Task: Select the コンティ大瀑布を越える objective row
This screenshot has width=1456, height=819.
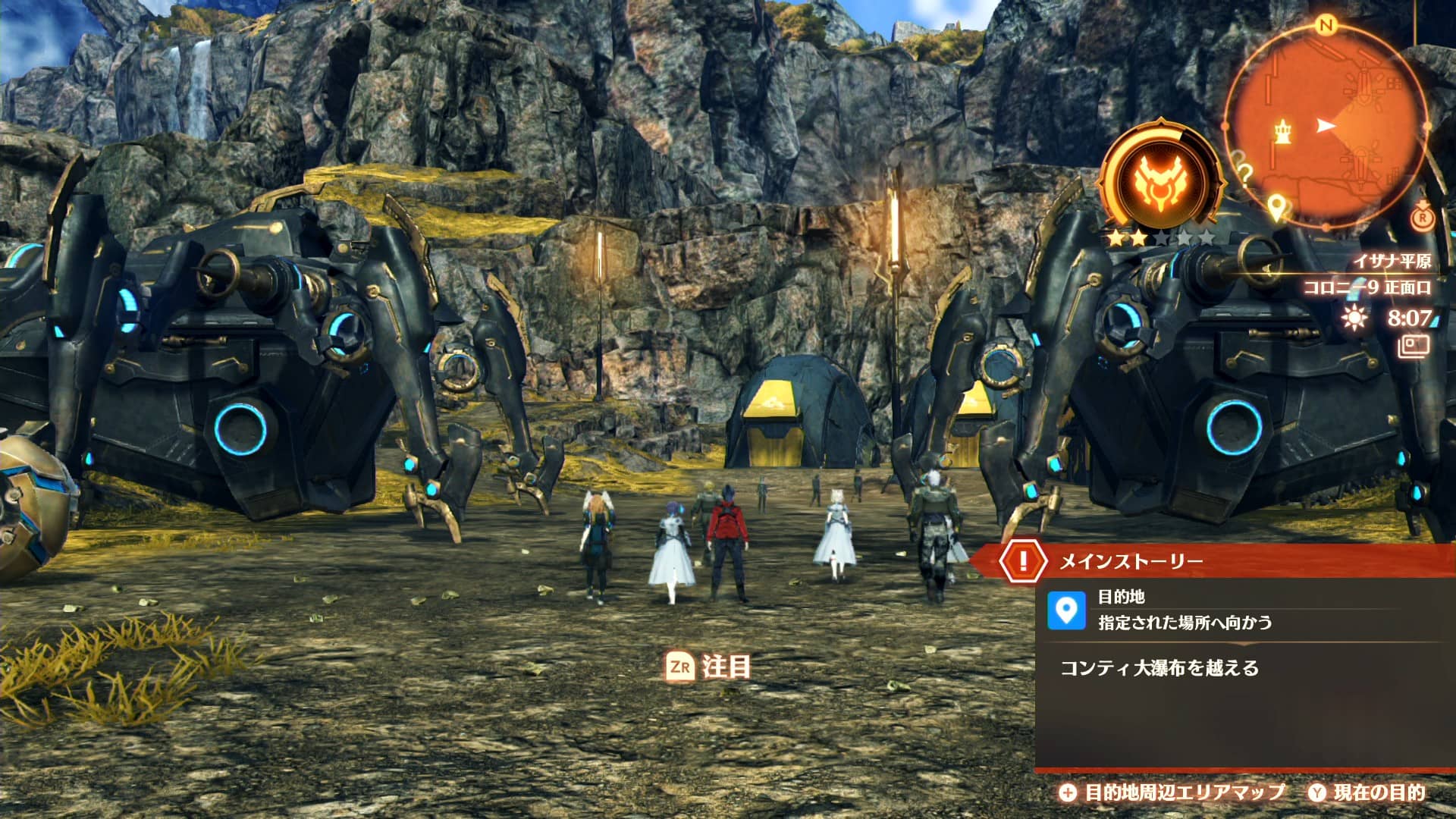Action: click(x=1159, y=668)
